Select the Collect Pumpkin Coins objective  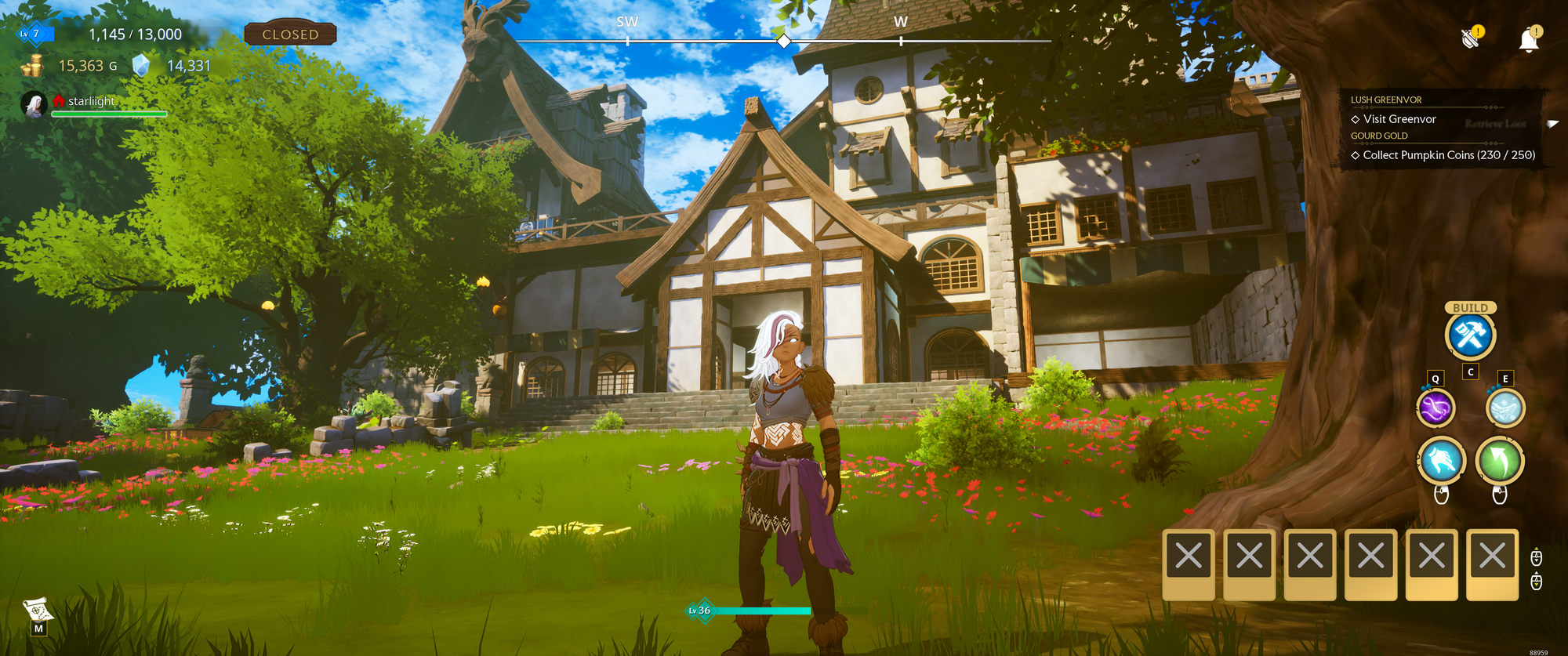1448,155
